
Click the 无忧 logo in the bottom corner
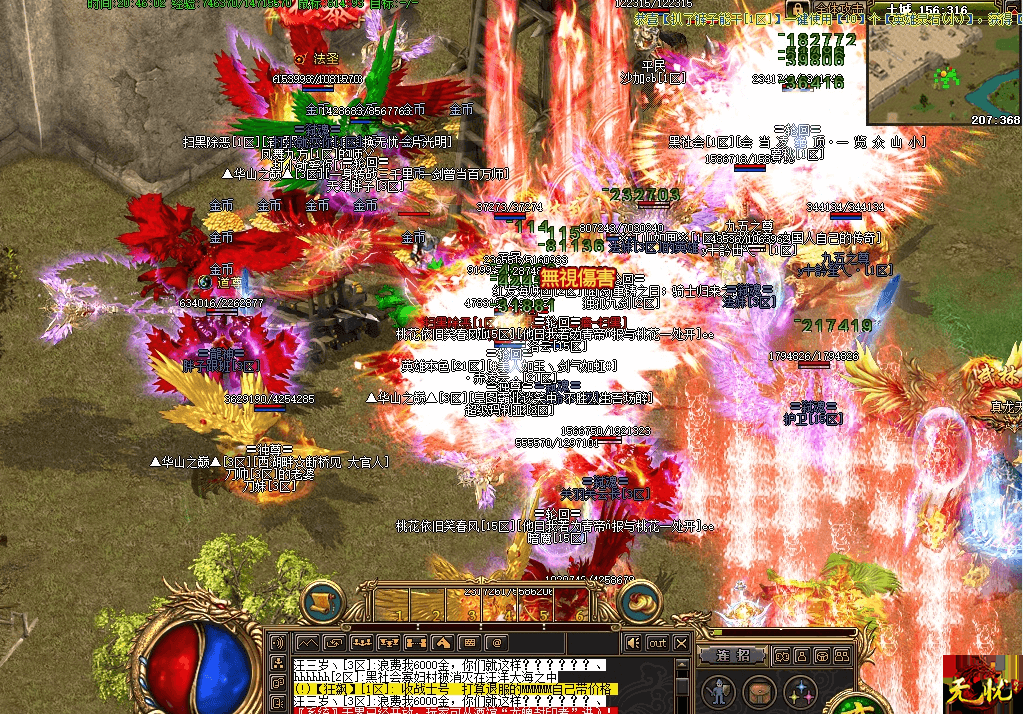(982, 683)
